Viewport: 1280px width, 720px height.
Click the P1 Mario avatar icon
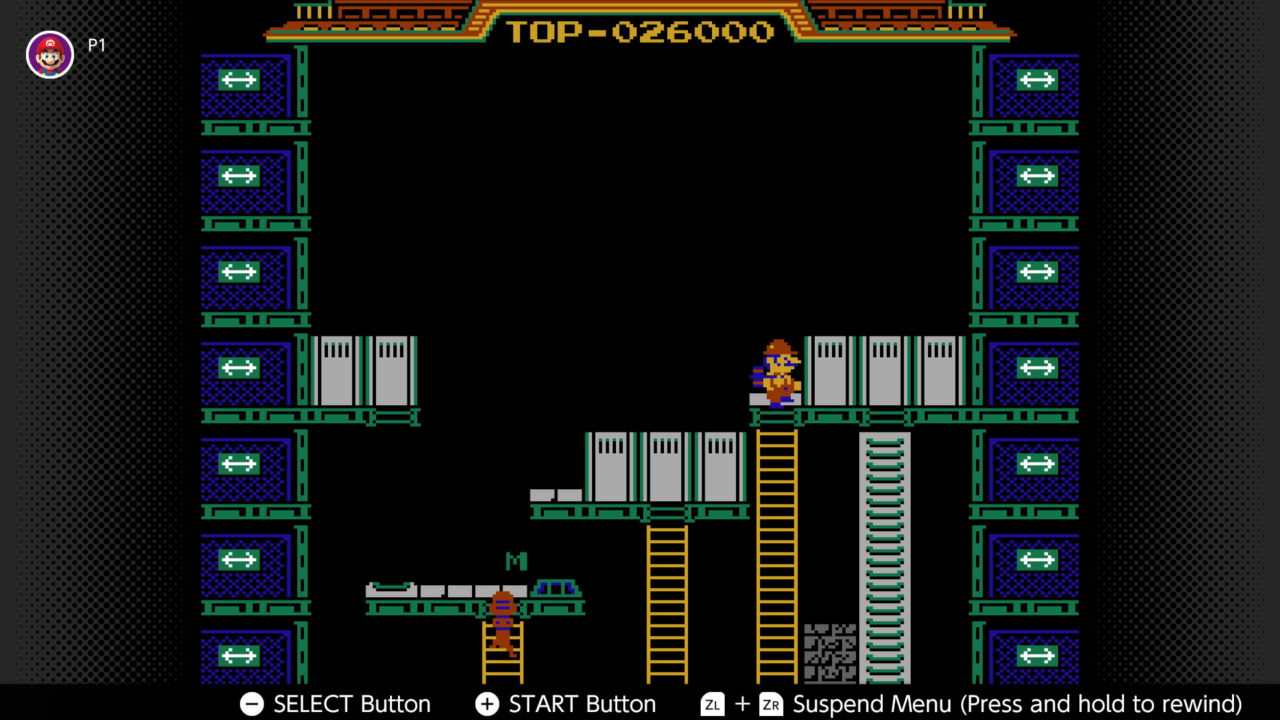(49, 54)
